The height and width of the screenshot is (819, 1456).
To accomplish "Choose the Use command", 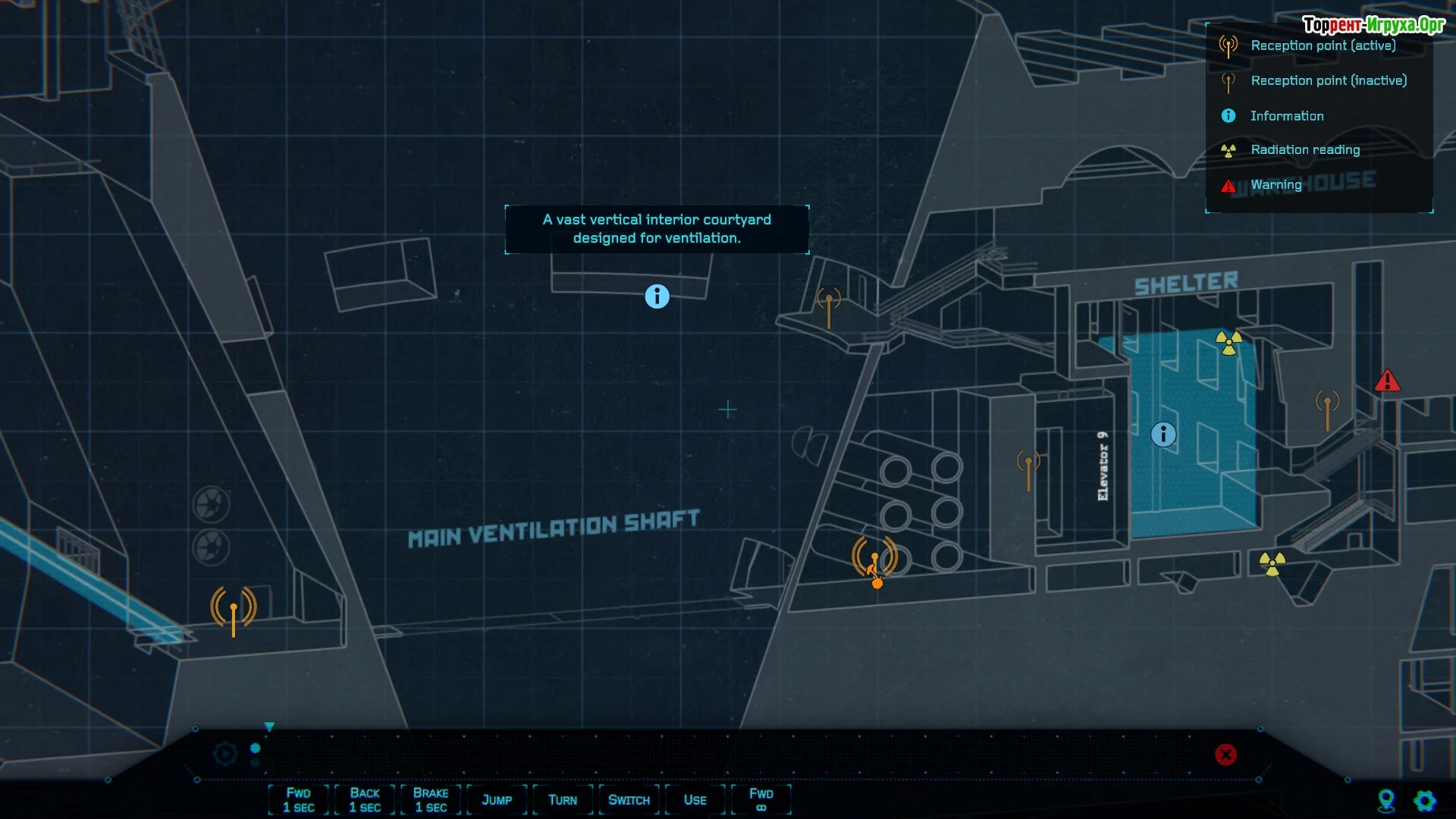I will (695, 800).
